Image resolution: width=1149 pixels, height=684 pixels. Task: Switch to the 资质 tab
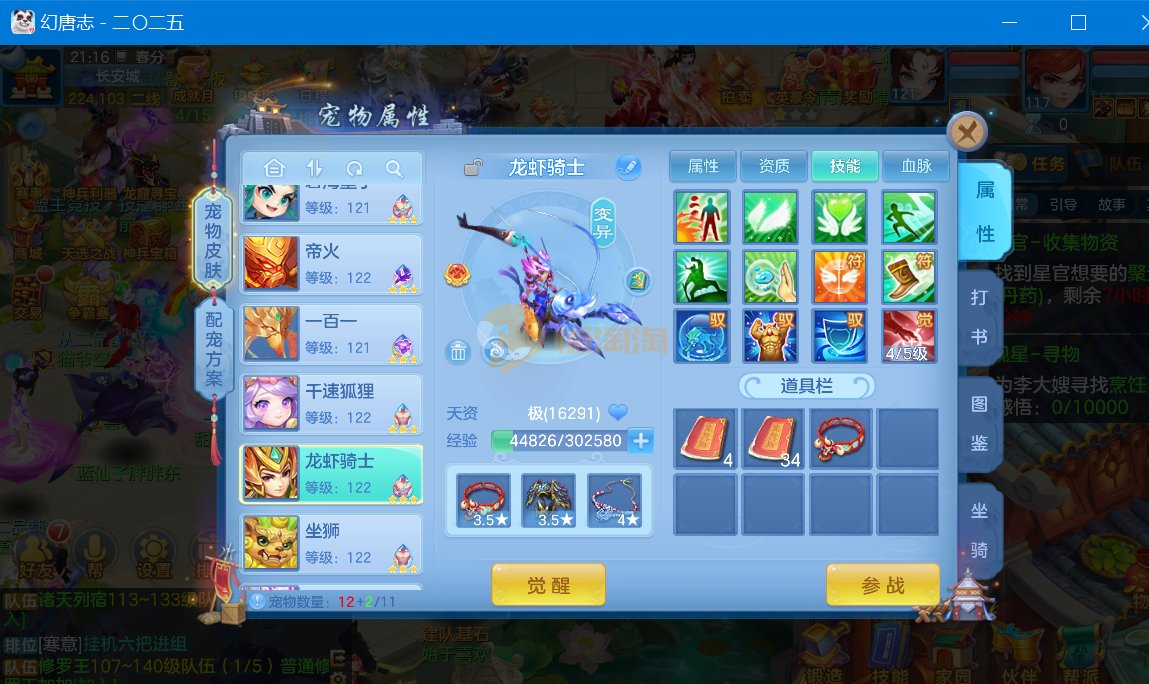pos(774,166)
